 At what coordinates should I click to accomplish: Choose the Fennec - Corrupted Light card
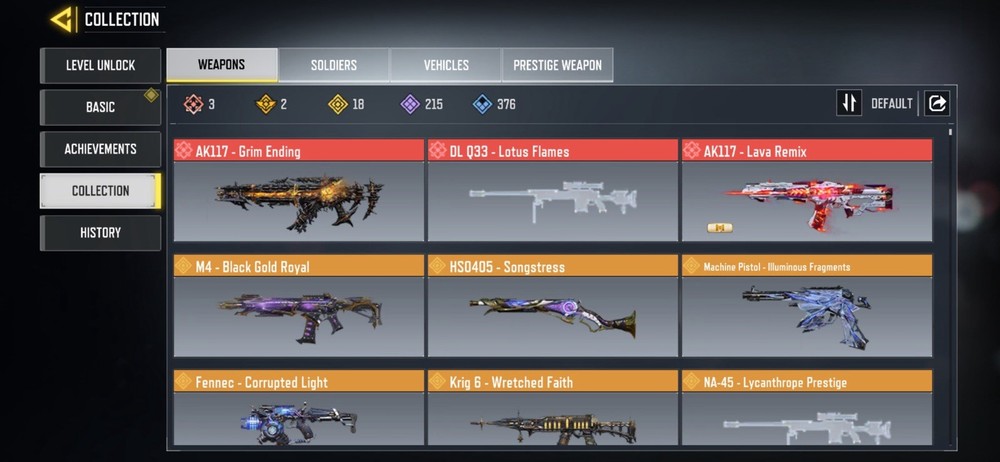[x=298, y=410]
